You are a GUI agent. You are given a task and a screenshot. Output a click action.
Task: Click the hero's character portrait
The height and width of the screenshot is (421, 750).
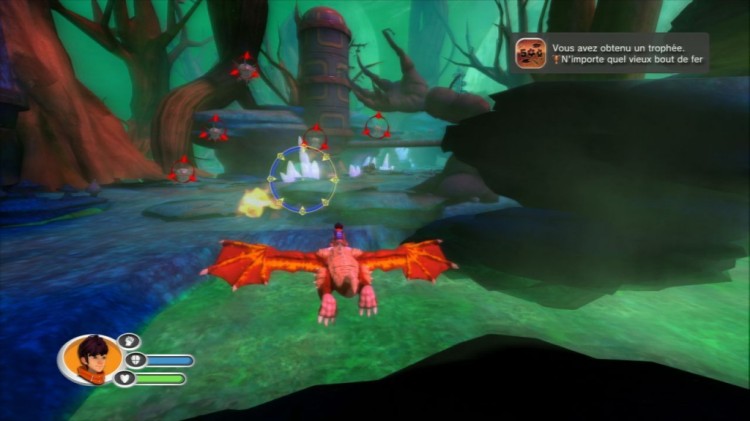91,359
